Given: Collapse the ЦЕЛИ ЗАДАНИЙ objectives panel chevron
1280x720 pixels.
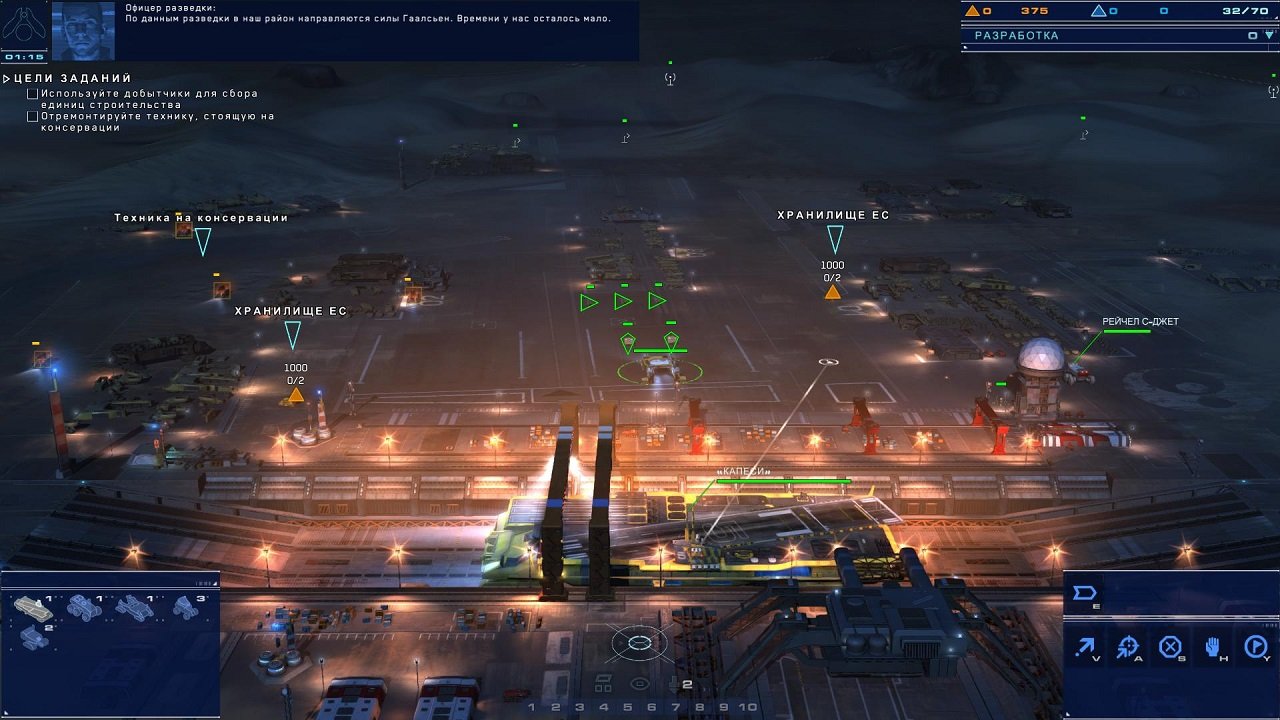Looking at the screenshot, I should pos(8,77).
